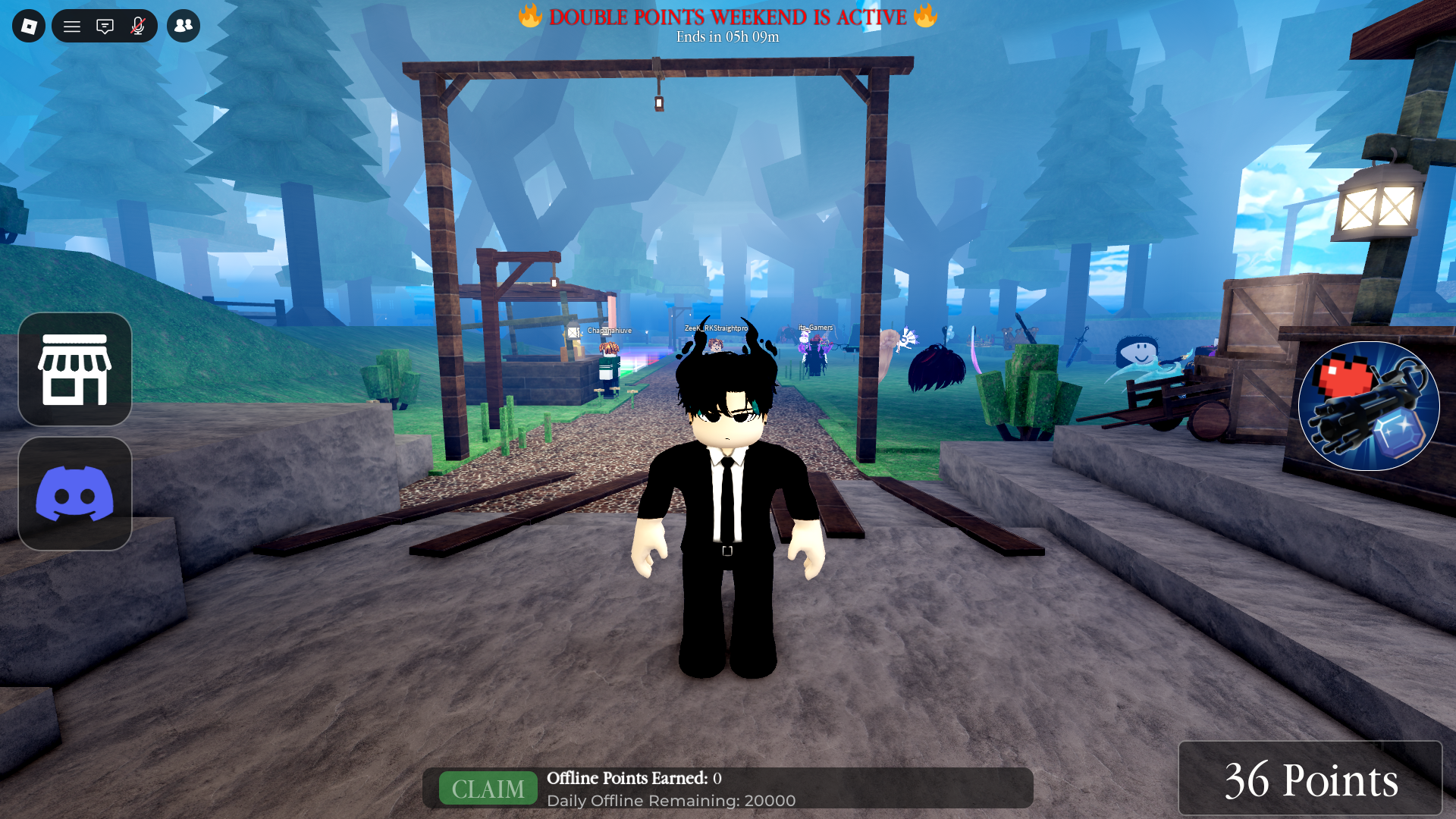Open the Discord icon
1456x819 pixels.
[74, 494]
